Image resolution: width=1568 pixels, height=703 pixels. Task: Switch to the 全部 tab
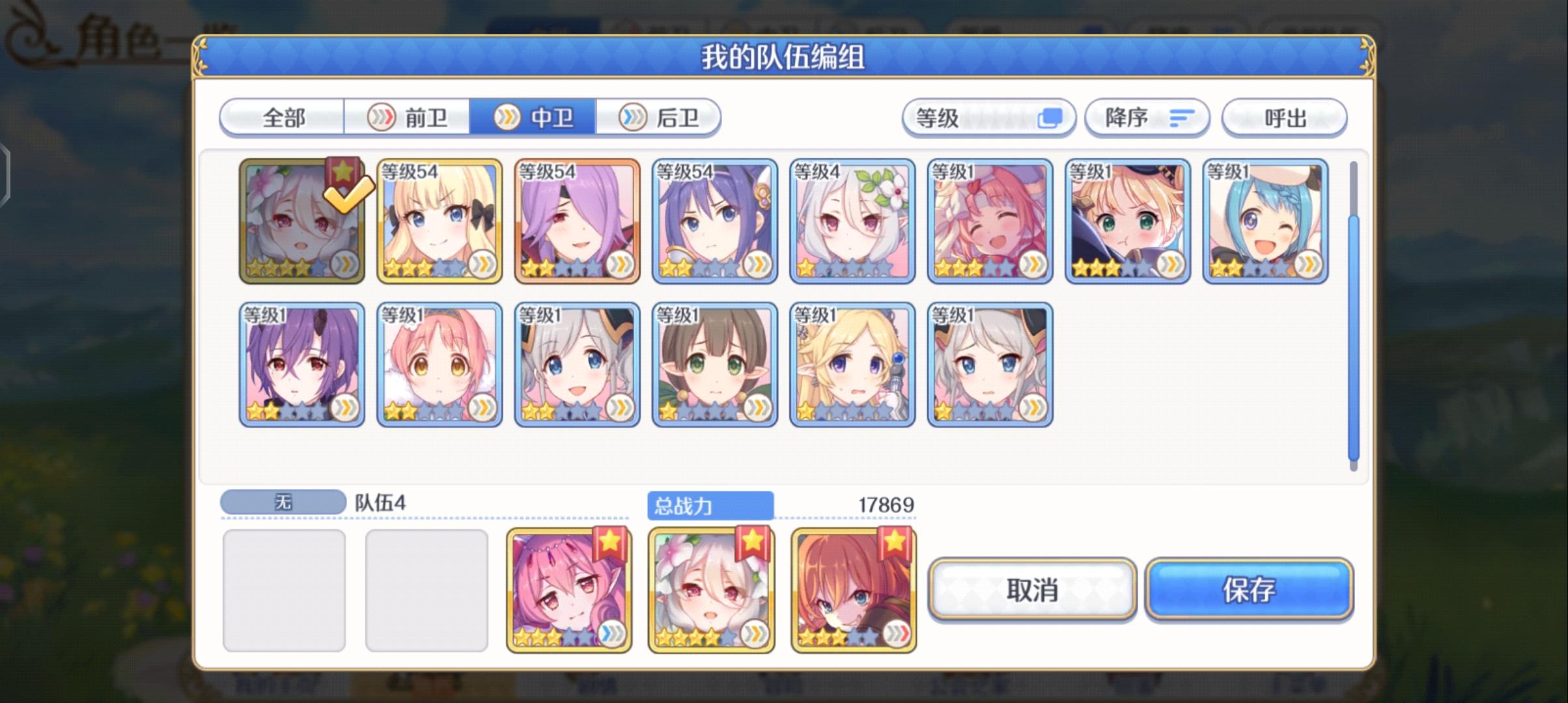coord(282,117)
